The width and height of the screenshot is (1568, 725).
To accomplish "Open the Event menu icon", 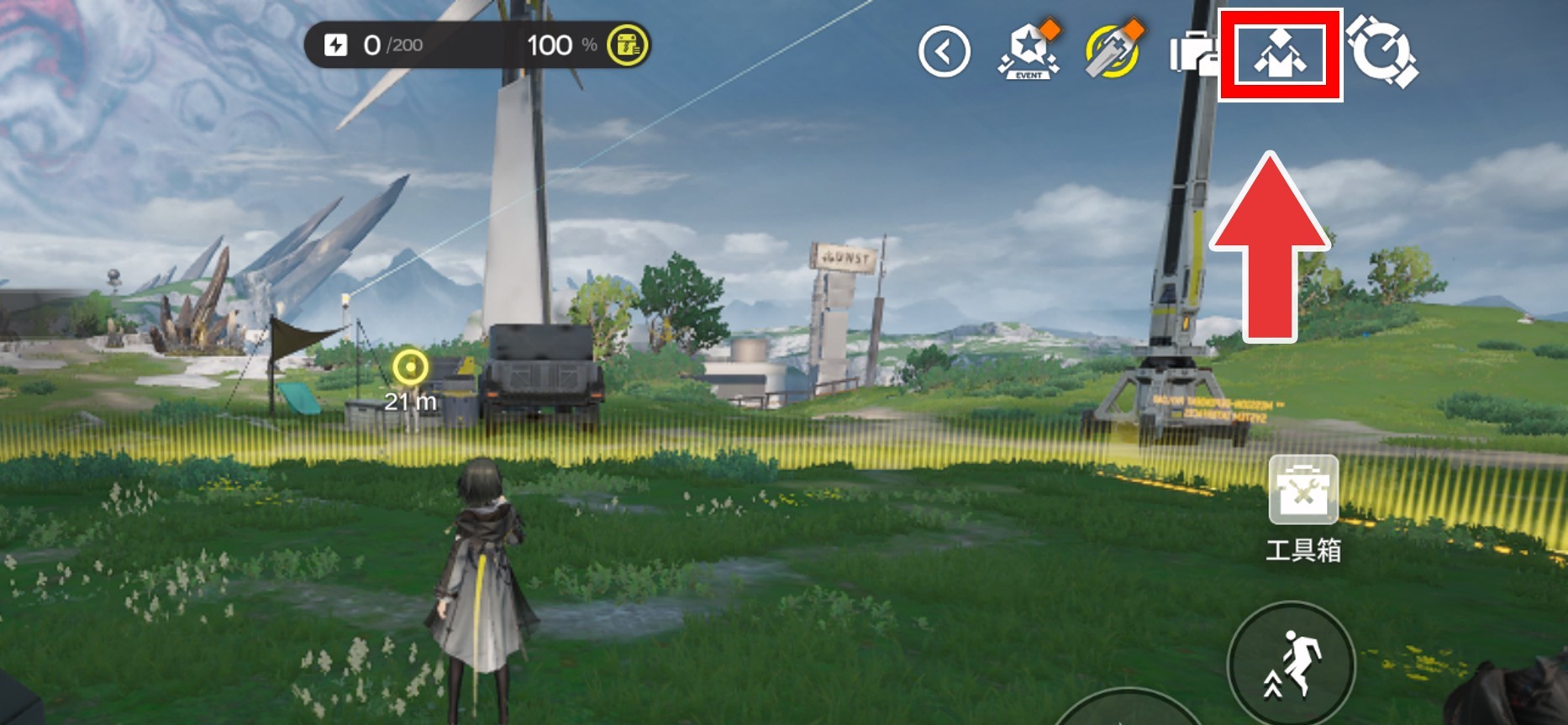I will (1029, 52).
